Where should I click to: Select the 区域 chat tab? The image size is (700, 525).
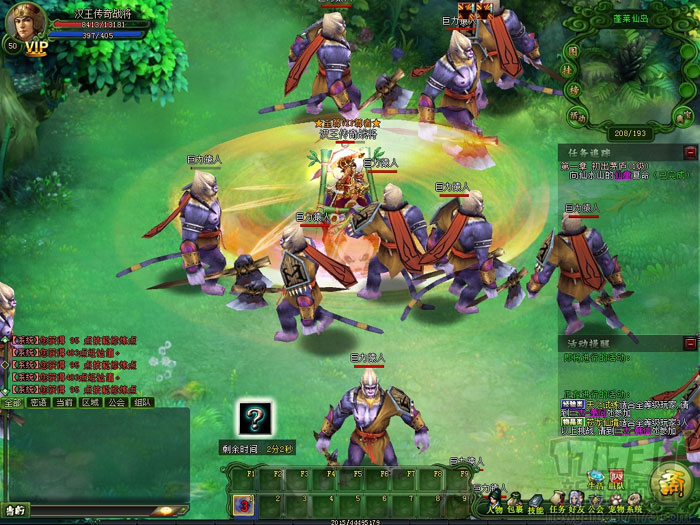(90, 402)
